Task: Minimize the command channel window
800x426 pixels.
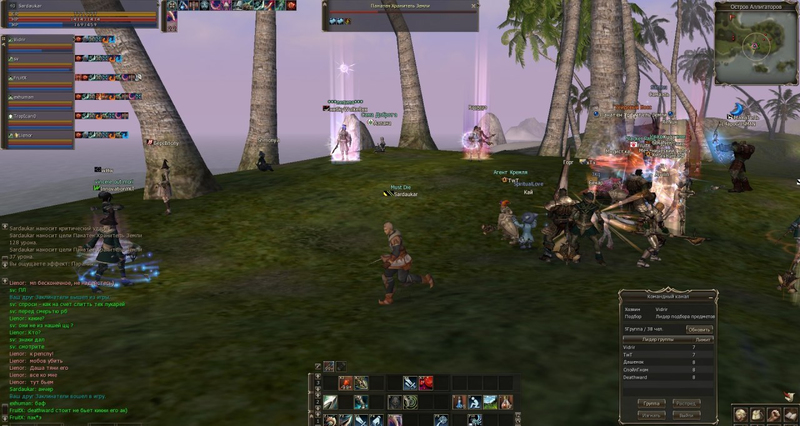Action: (x=712, y=296)
